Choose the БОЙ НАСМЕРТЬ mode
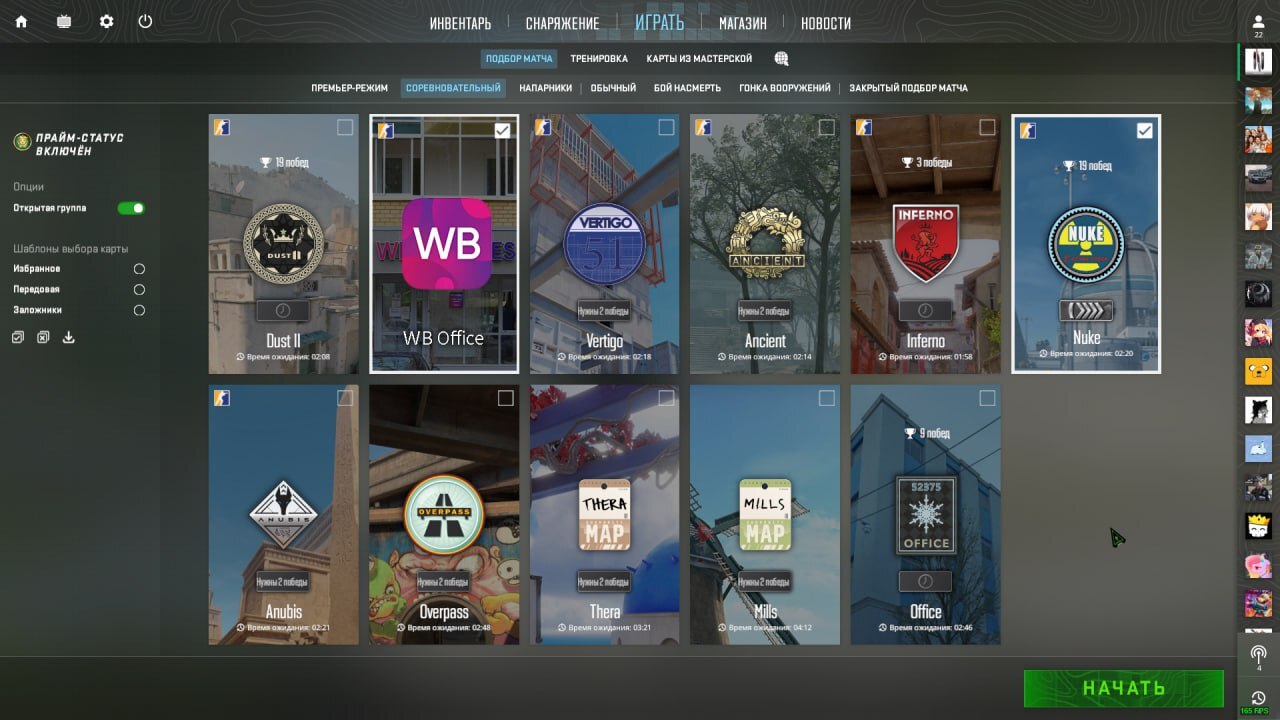 687,88
